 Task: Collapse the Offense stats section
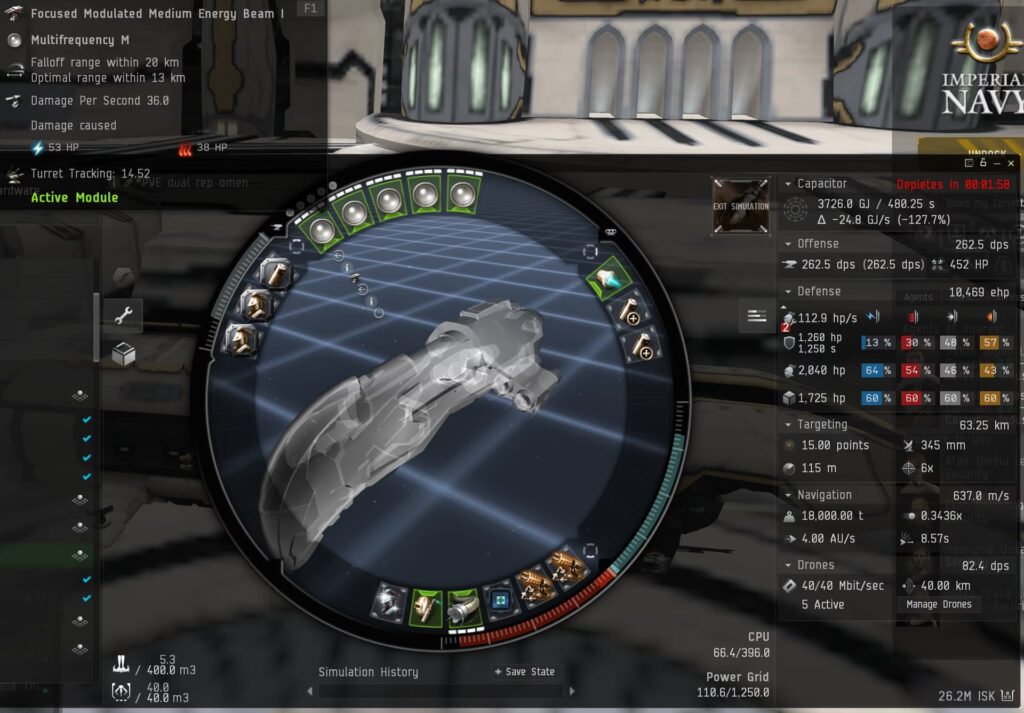[787, 244]
